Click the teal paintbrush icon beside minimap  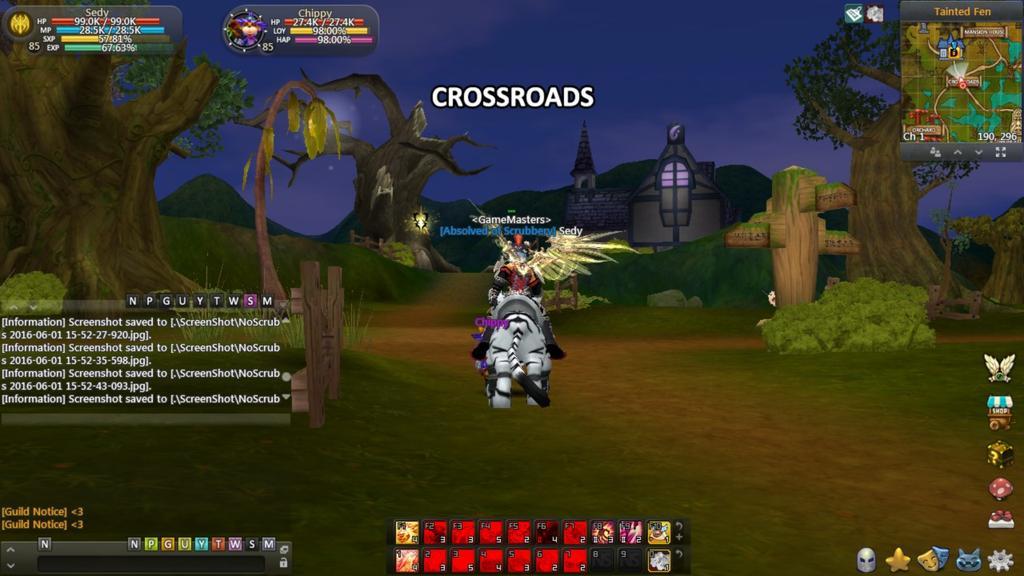(853, 13)
